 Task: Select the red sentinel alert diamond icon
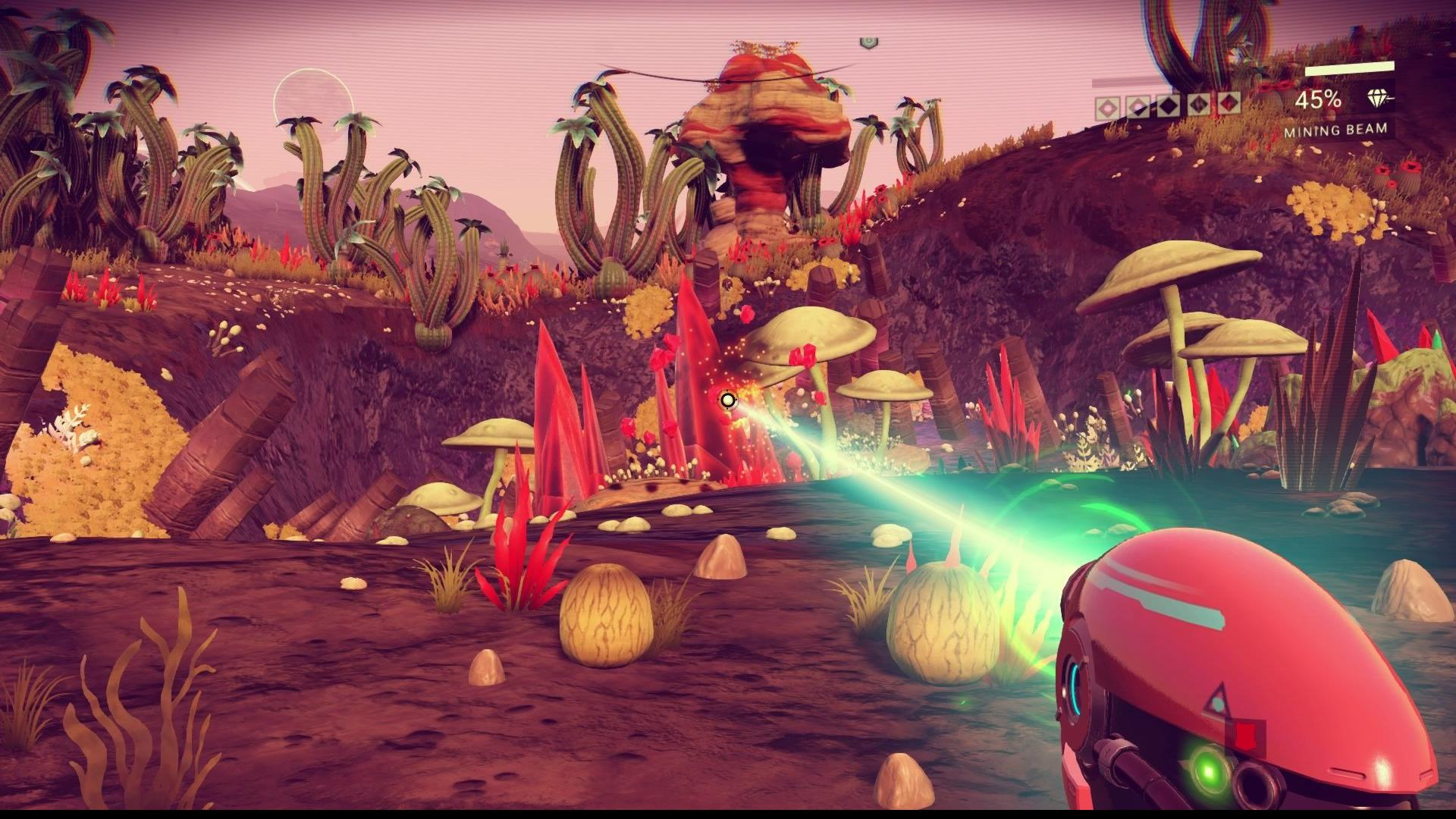coord(1228,102)
